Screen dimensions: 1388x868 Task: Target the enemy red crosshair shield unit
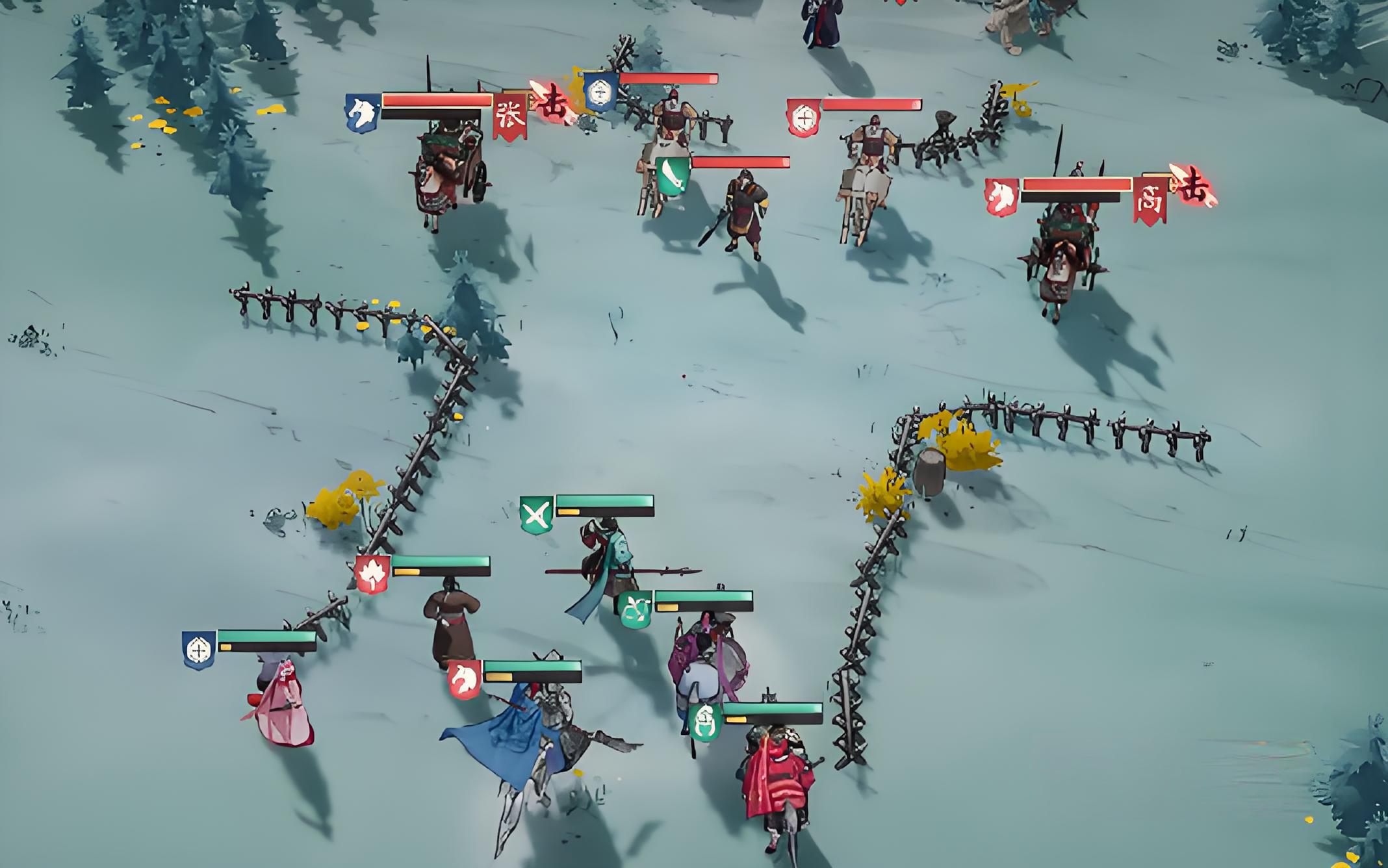coord(803,118)
